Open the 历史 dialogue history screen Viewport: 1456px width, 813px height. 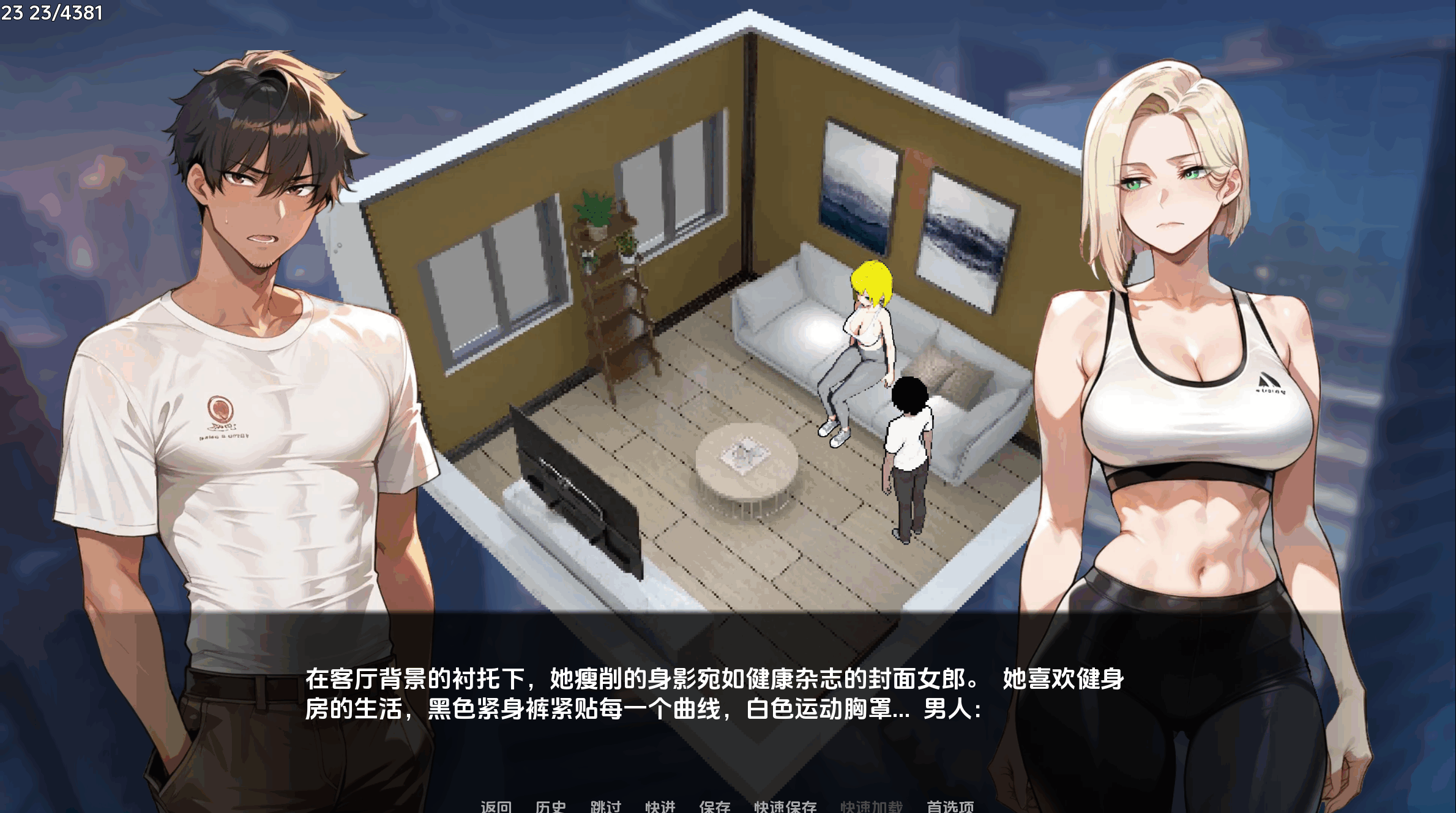550,806
